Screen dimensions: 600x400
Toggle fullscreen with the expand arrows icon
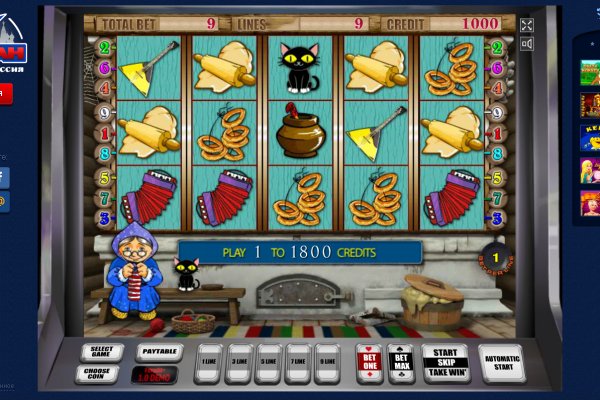[527, 25]
